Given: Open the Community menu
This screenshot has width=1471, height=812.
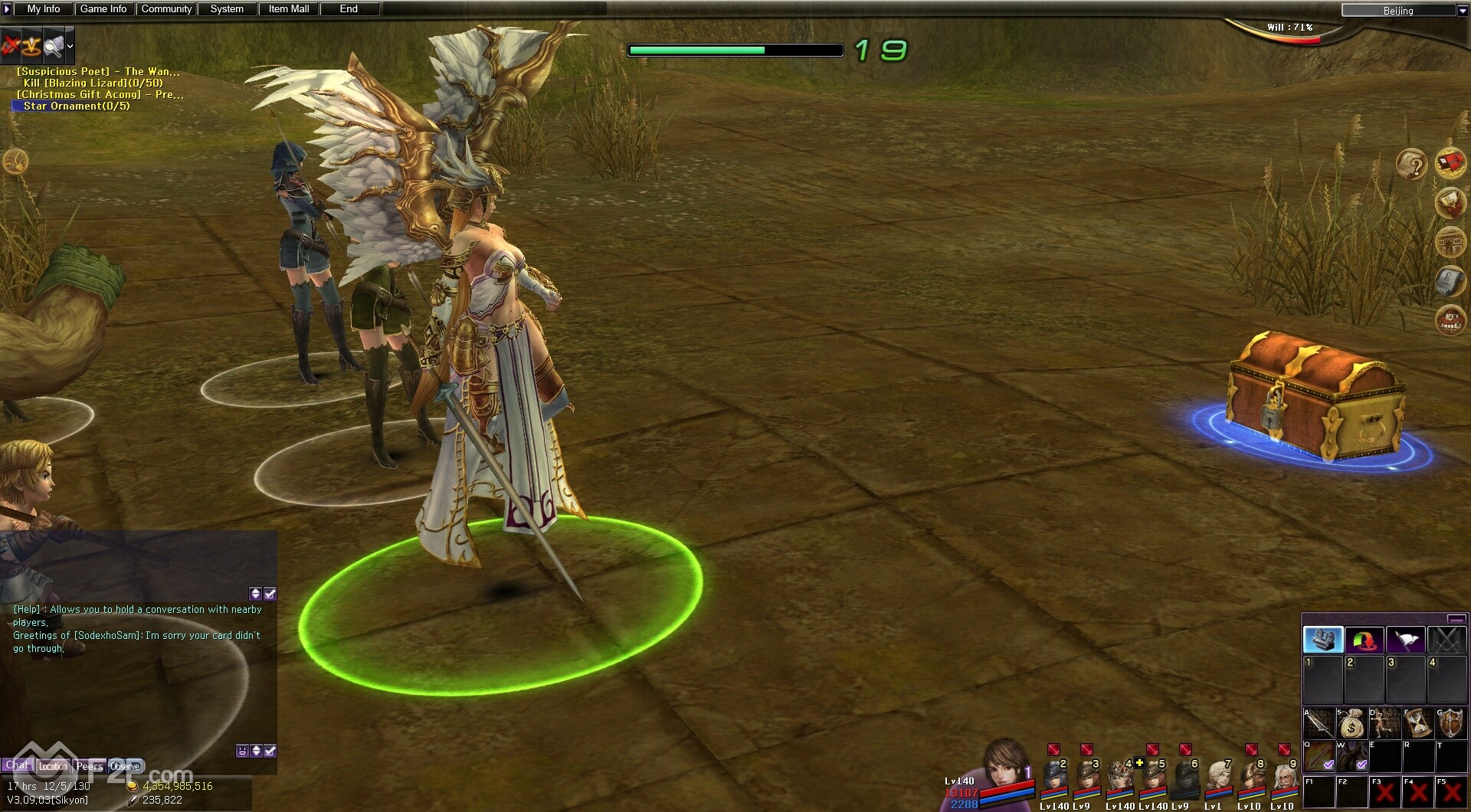Looking at the screenshot, I should pos(166,9).
